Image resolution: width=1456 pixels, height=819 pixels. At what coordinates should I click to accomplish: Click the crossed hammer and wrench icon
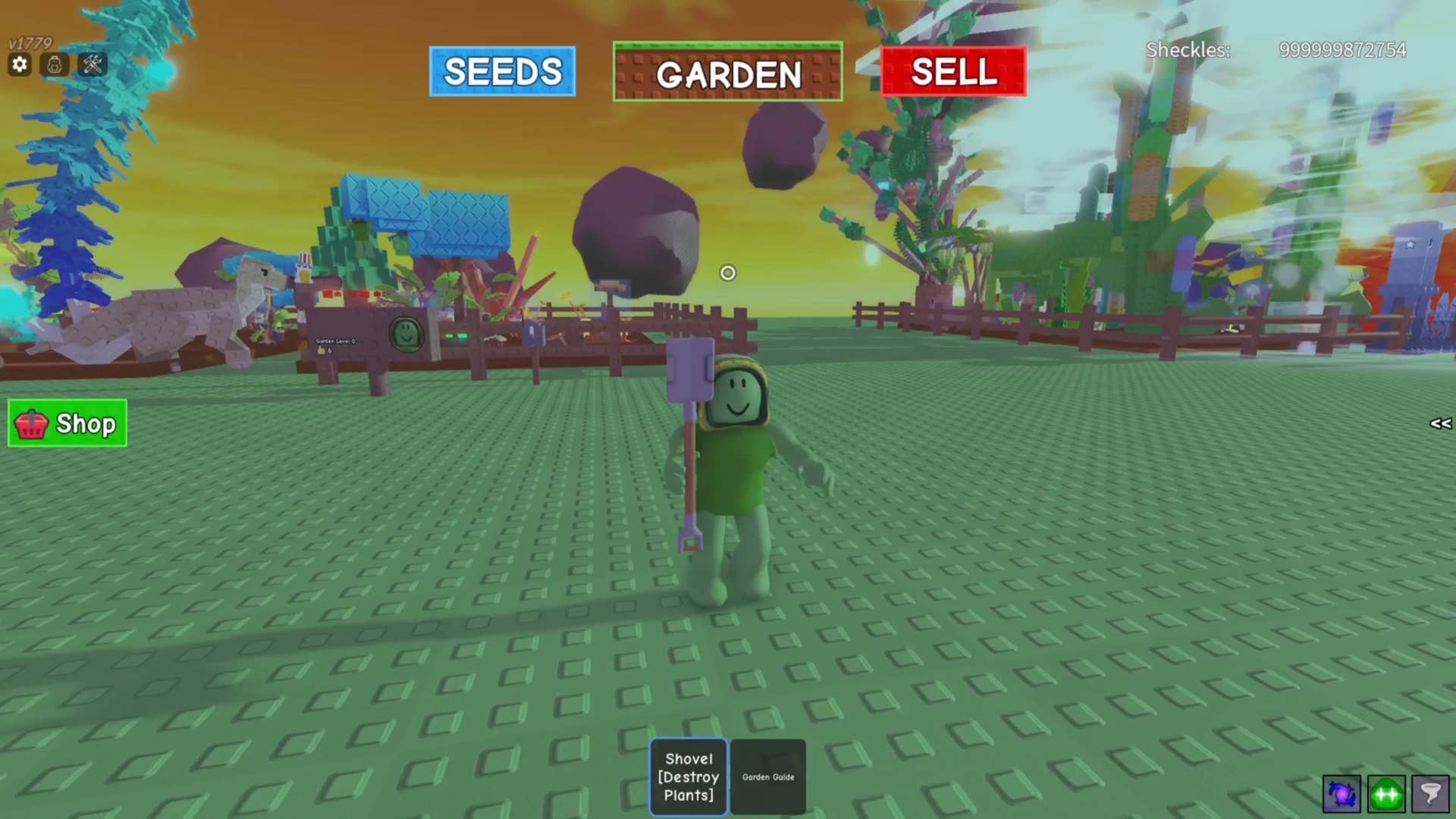tap(93, 64)
